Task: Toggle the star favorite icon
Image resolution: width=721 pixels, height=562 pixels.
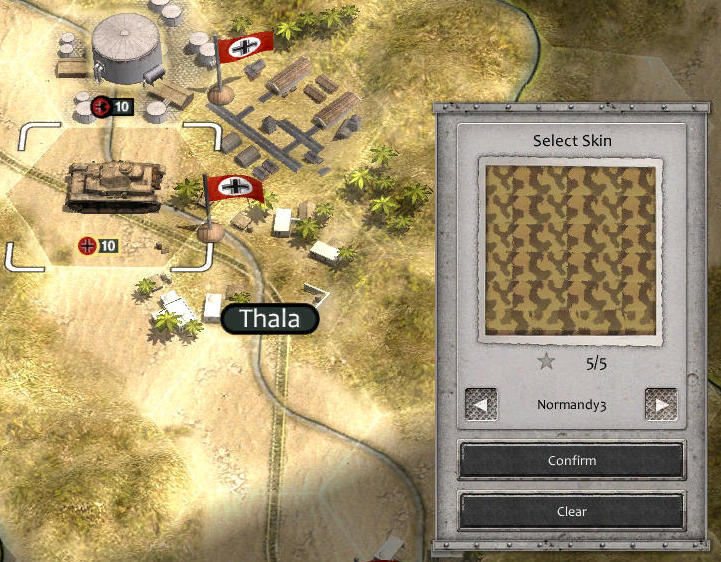Action: [546, 362]
